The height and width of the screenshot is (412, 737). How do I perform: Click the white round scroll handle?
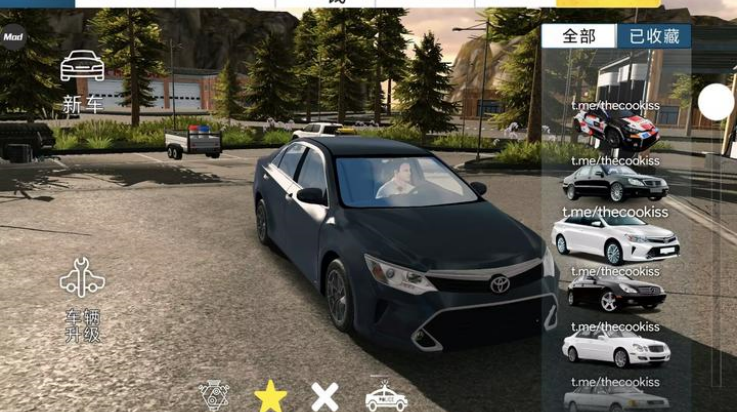tap(716, 102)
